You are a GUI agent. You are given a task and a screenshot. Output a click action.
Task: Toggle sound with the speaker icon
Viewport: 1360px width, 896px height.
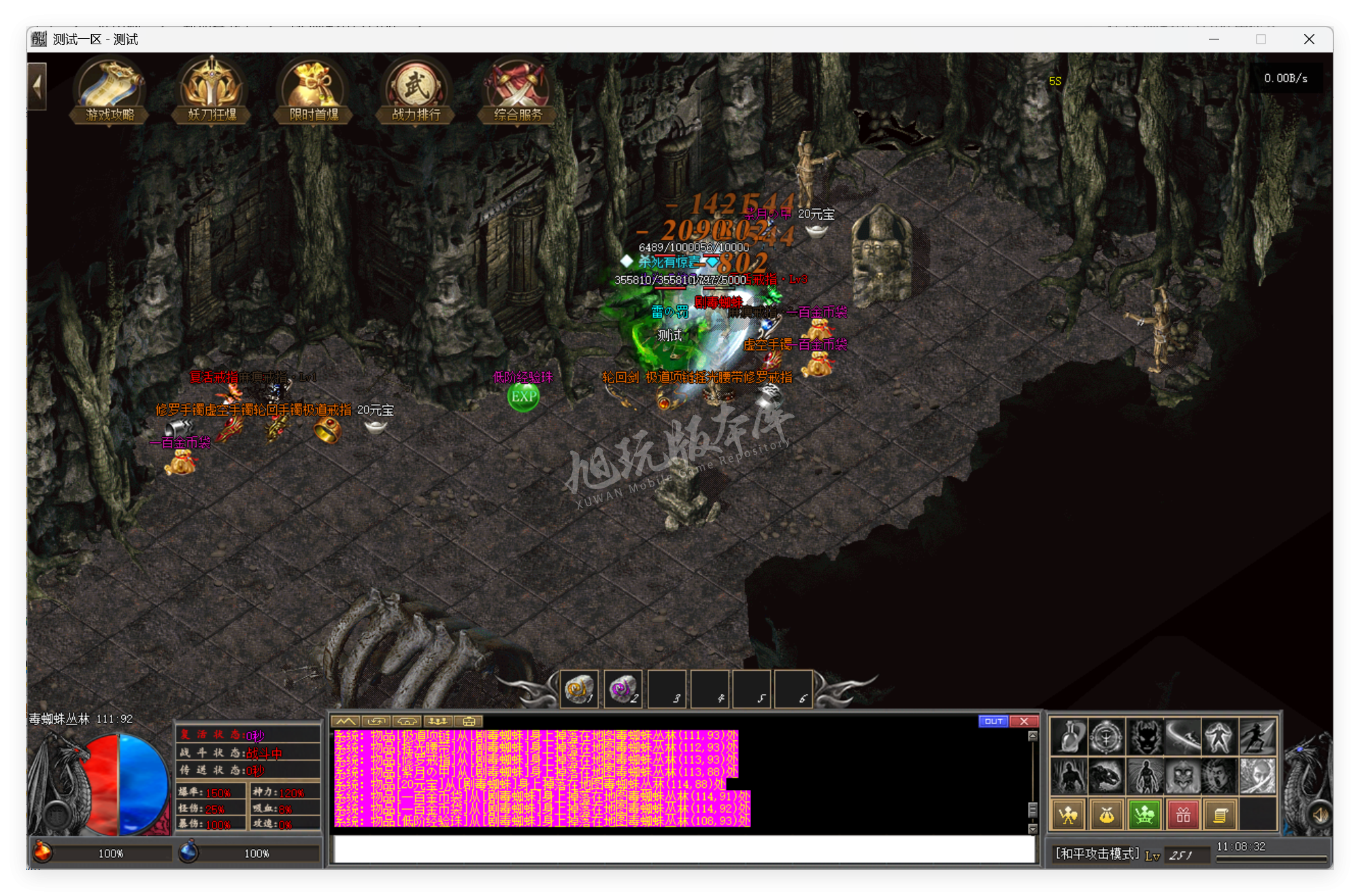pyautogui.click(x=1320, y=814)
